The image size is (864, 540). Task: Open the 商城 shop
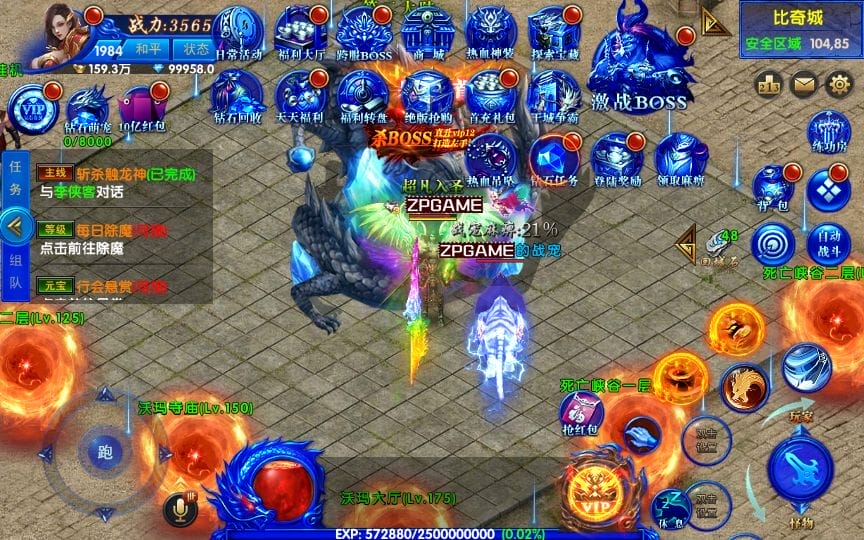tap(428, 32)
